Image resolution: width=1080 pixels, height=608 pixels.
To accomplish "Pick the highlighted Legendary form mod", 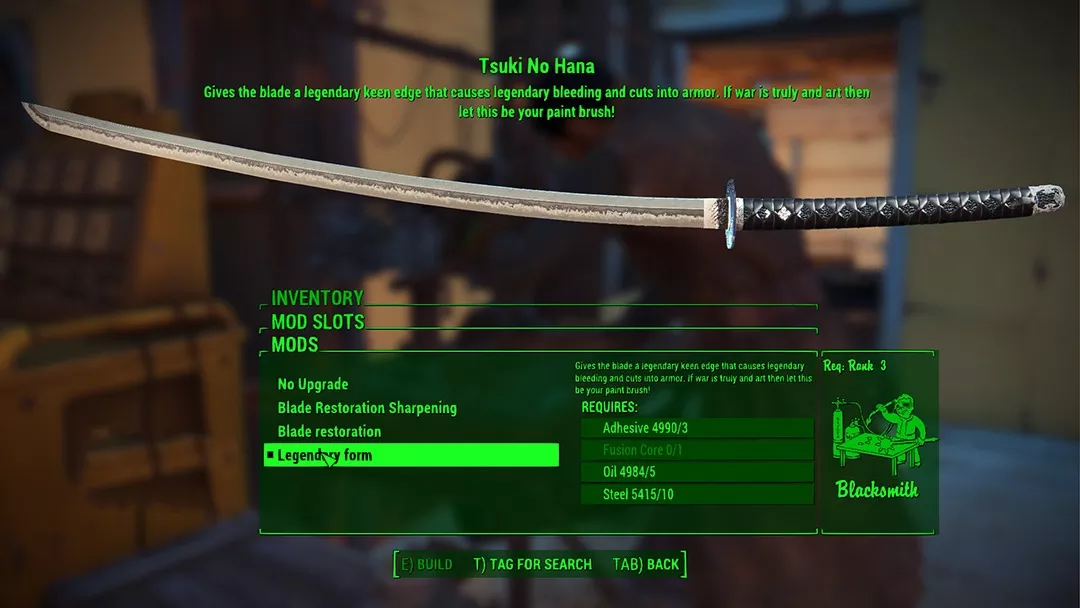I will 411,455.
